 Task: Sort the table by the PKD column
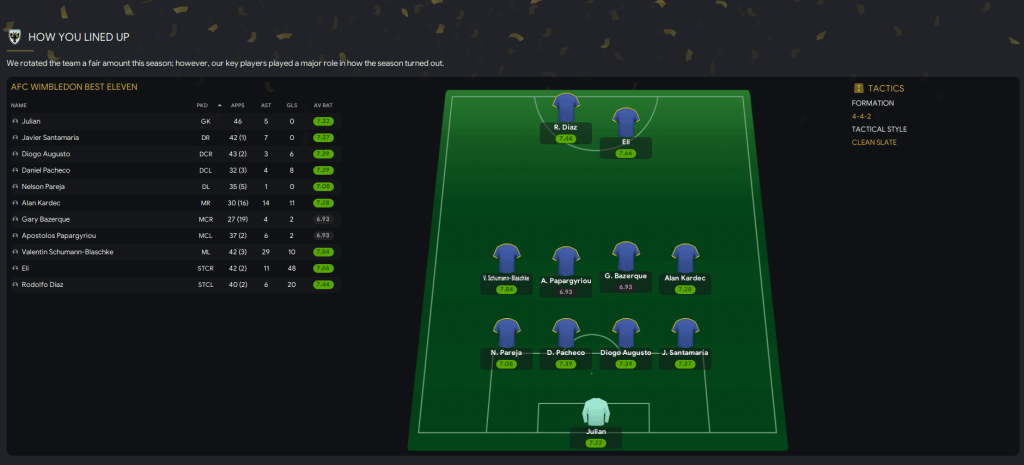[202, 104]
